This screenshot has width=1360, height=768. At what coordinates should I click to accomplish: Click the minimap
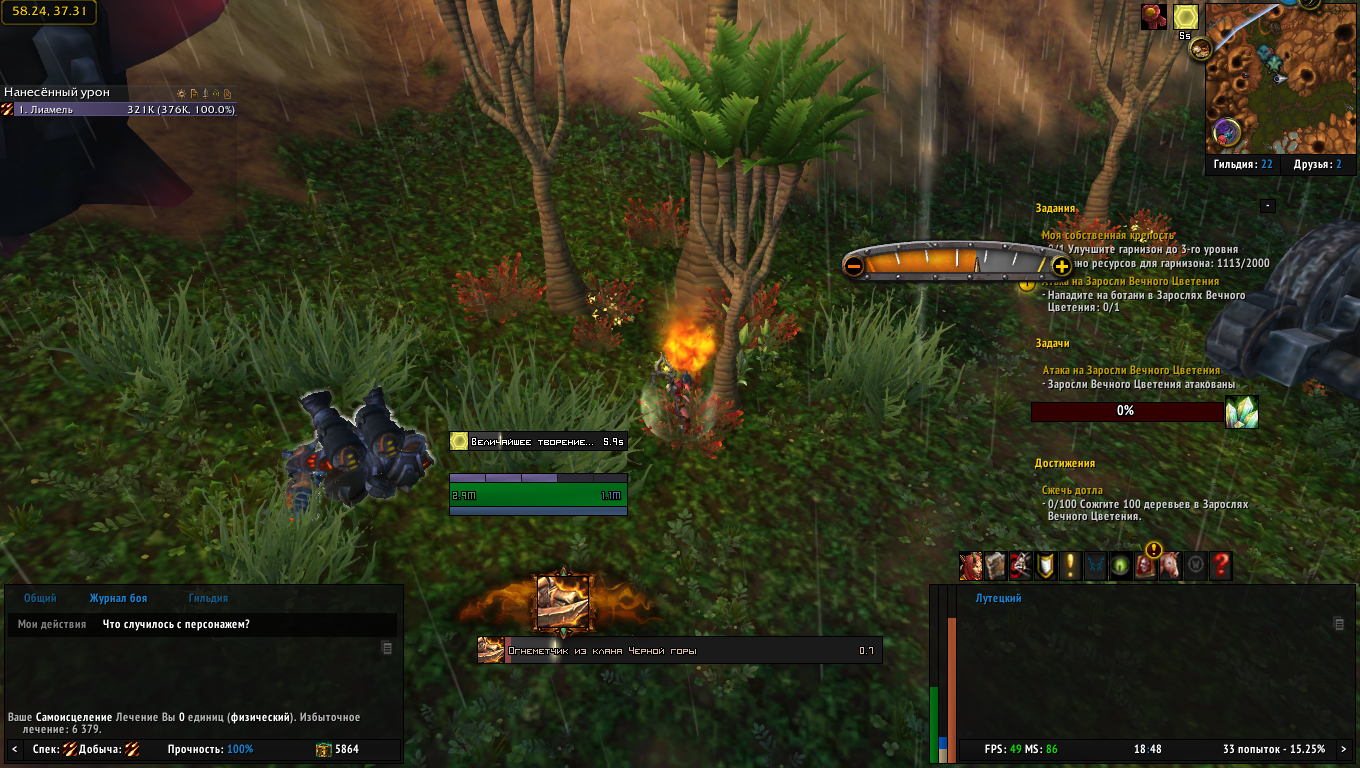(1269, 75)
